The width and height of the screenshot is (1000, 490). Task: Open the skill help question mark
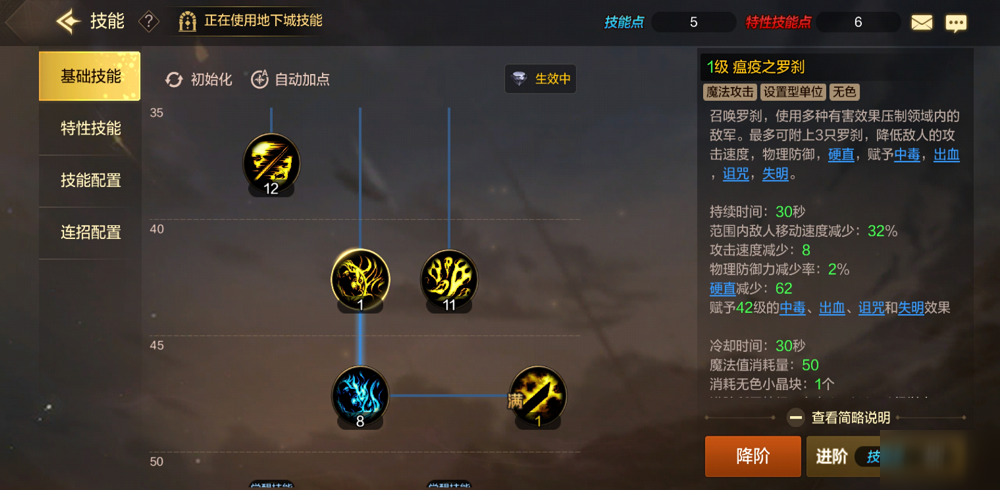click(x=149, y=21)
